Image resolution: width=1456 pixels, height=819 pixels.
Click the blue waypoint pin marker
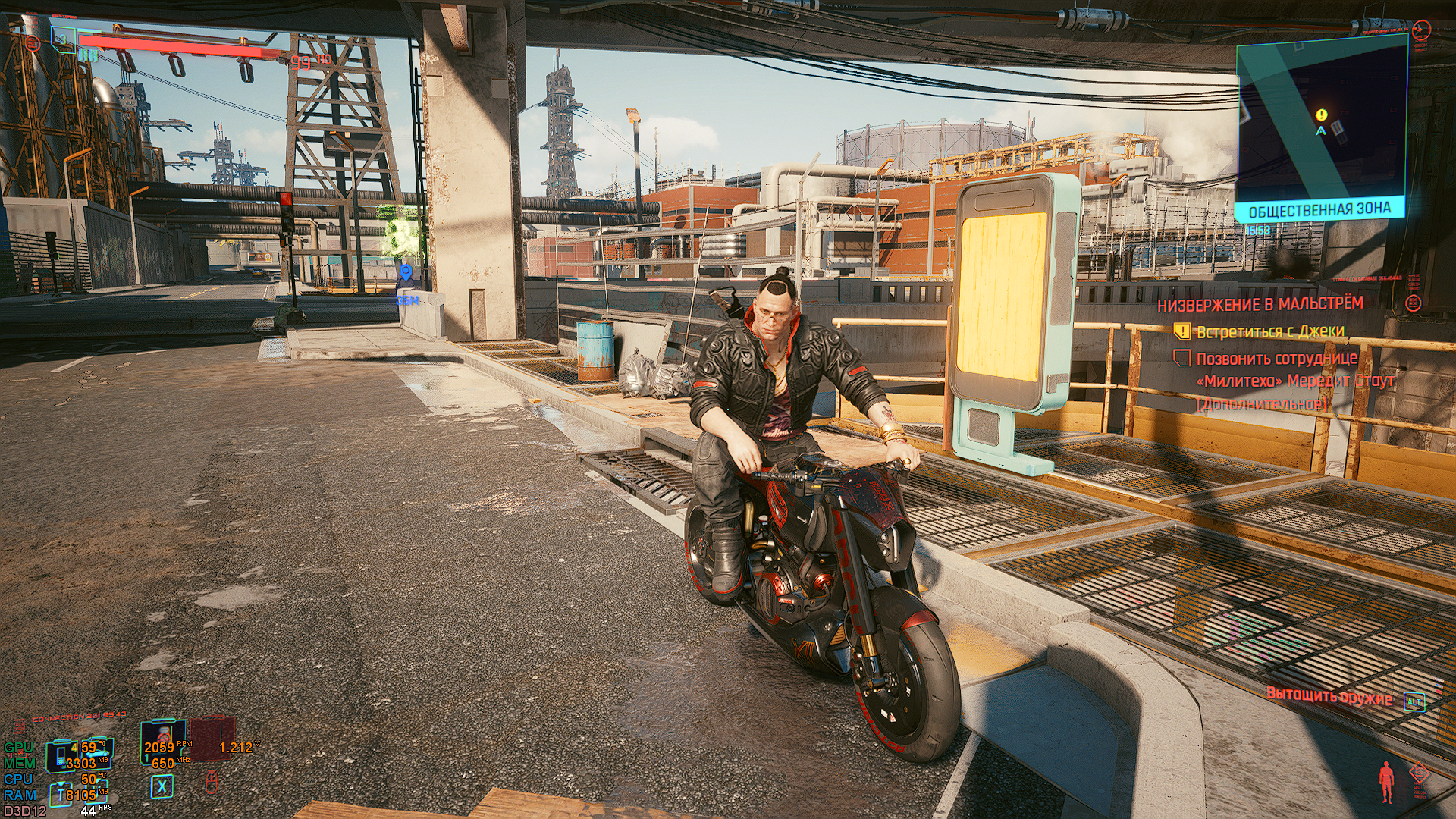coord(406,272)
